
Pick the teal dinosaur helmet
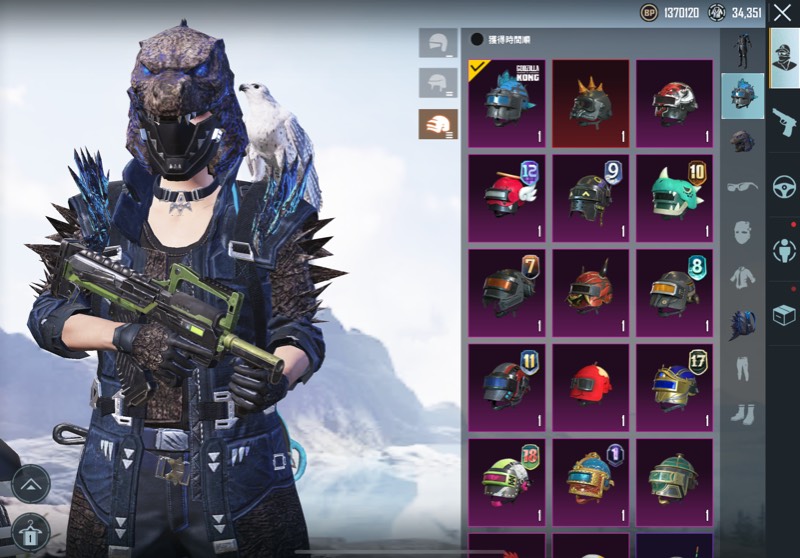(x=674, y=197)
